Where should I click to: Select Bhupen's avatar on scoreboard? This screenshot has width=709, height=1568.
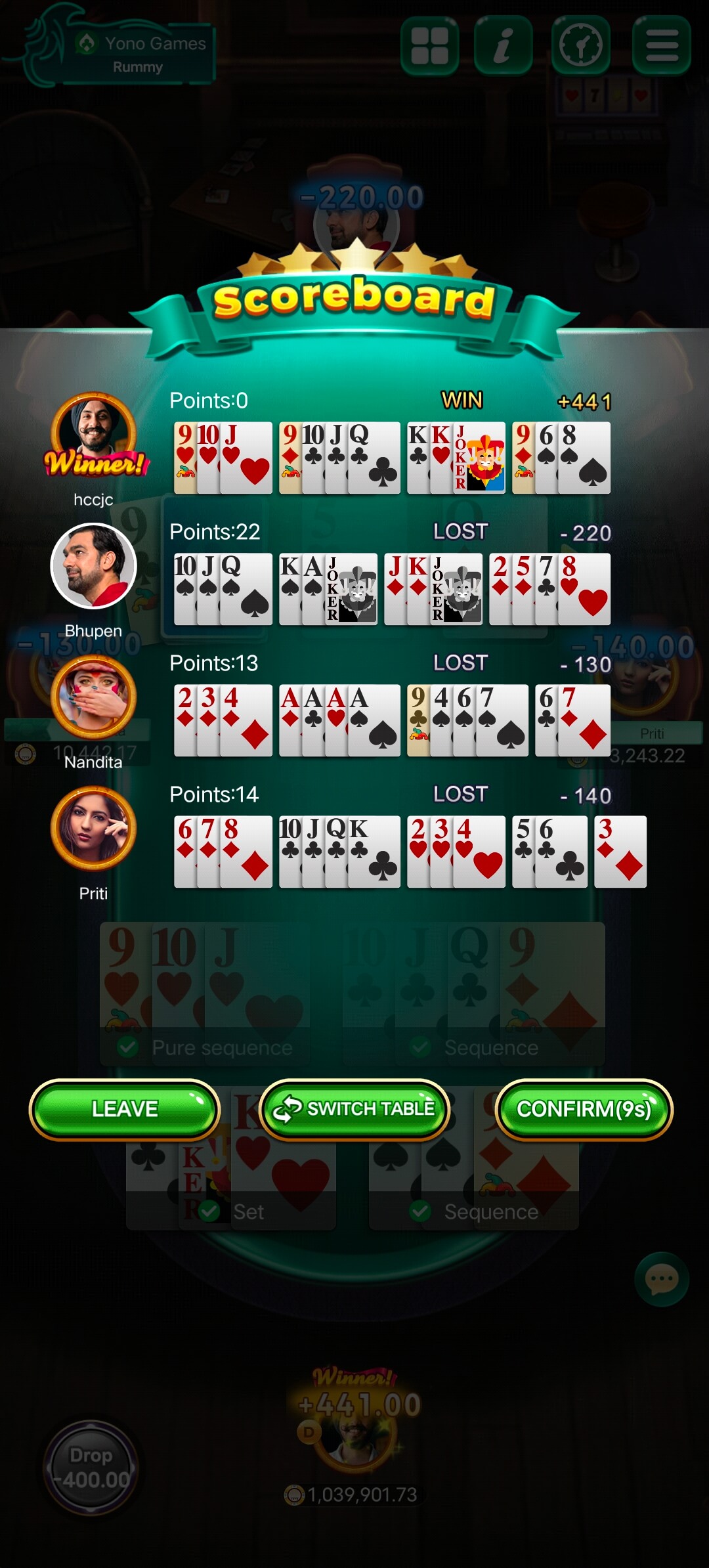(x=94, y=565)
